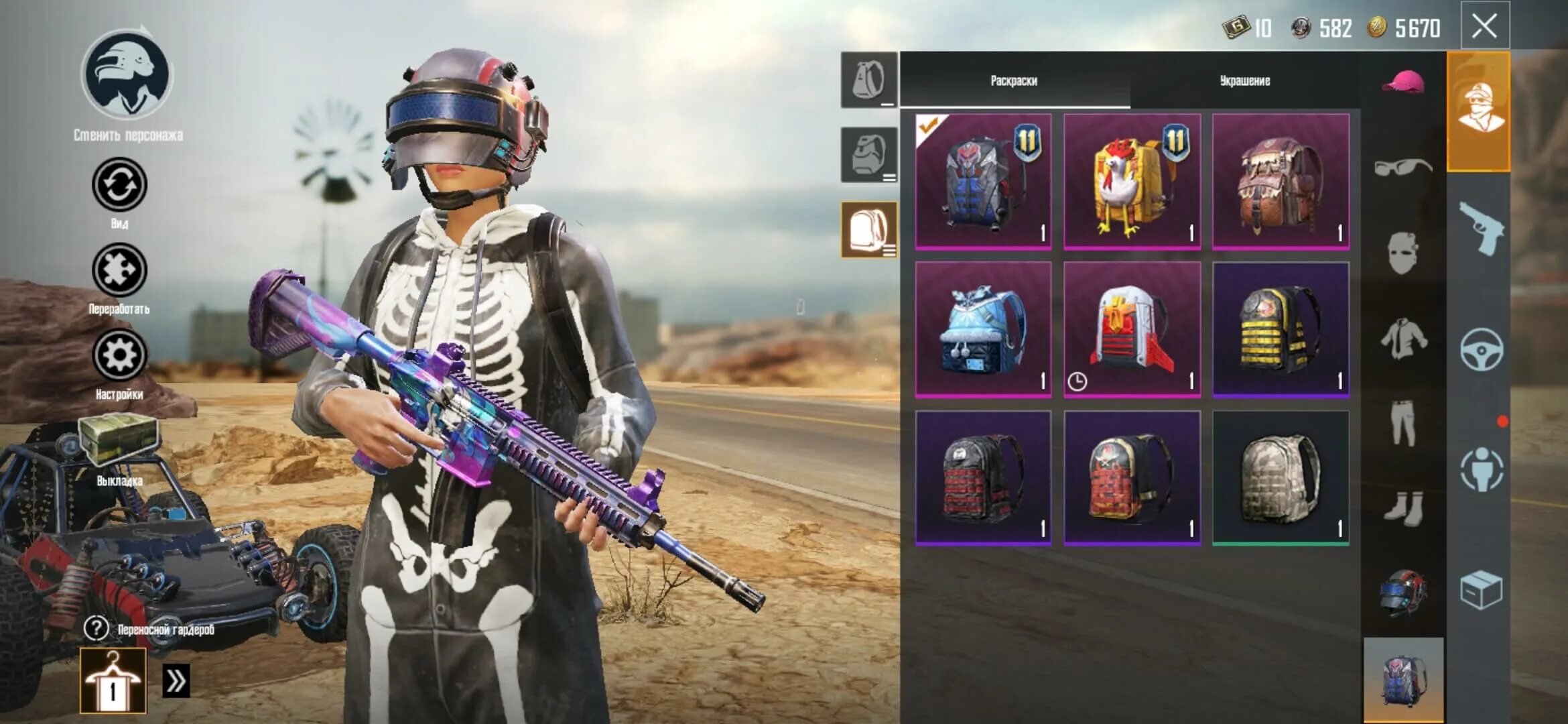1568x724 pixels.
Task: Select the chicken backpack skin
Action: pyautogui.click(x=1132, y=181)
